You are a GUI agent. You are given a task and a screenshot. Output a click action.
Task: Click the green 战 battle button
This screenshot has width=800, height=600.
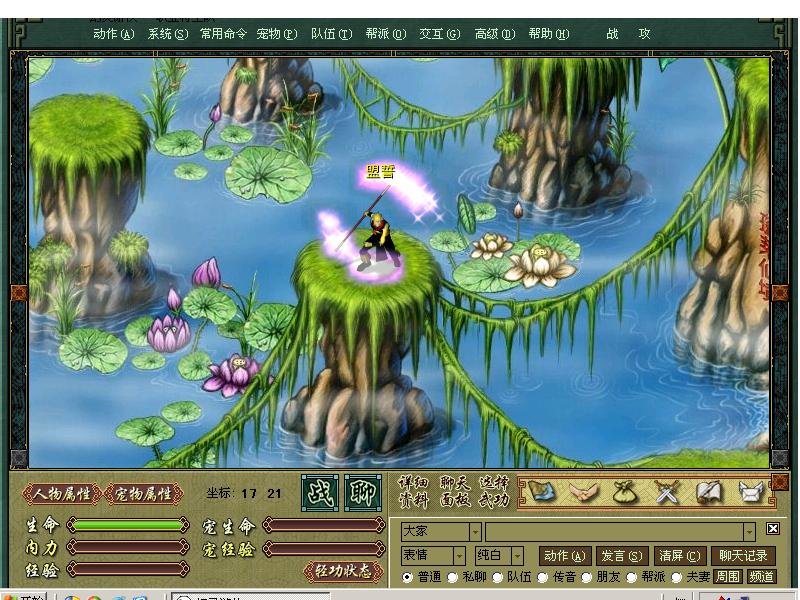[320, 493]
